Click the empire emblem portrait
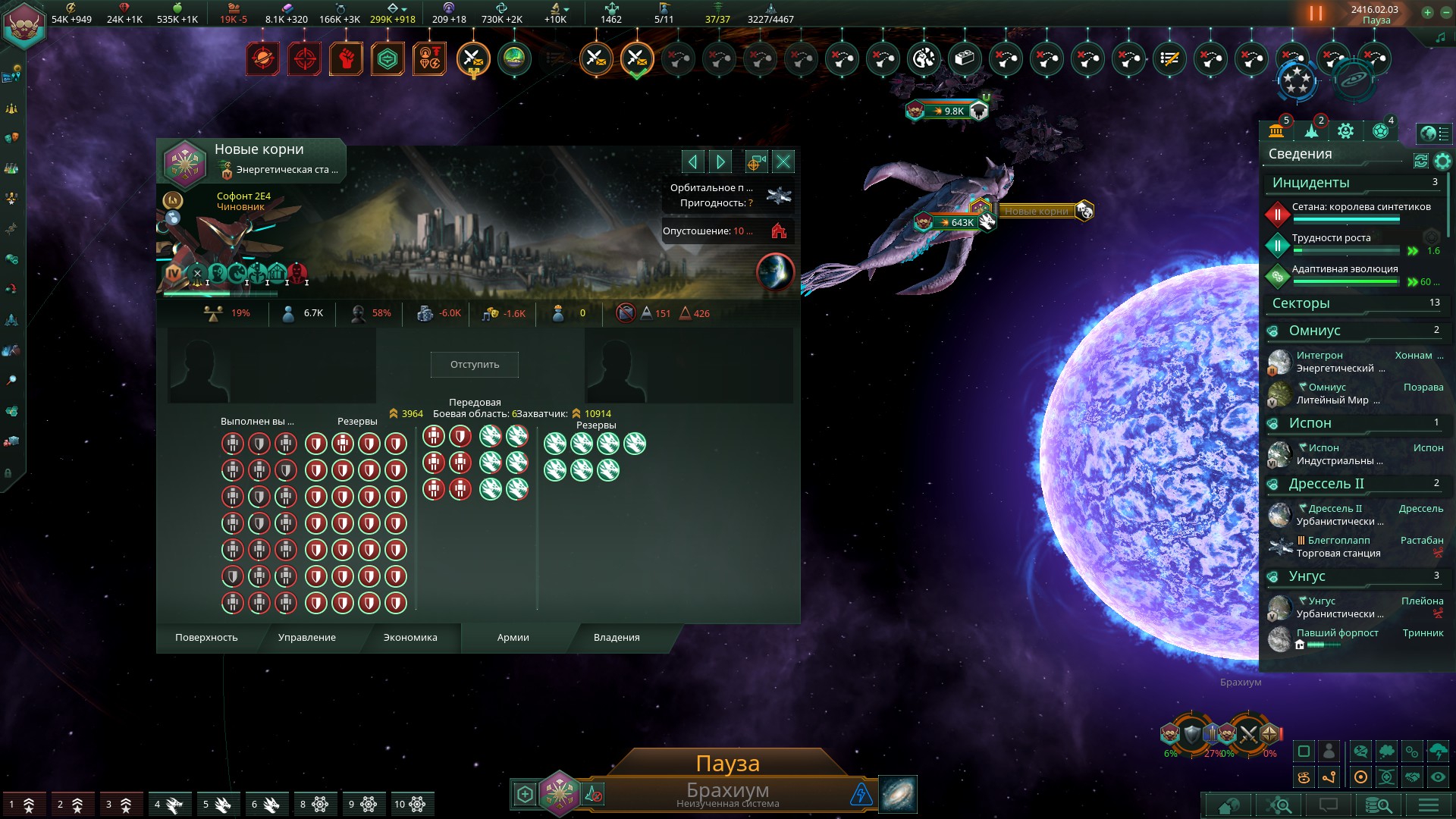The width and height of the screenshot is (1456, 819). pos(25,25)
